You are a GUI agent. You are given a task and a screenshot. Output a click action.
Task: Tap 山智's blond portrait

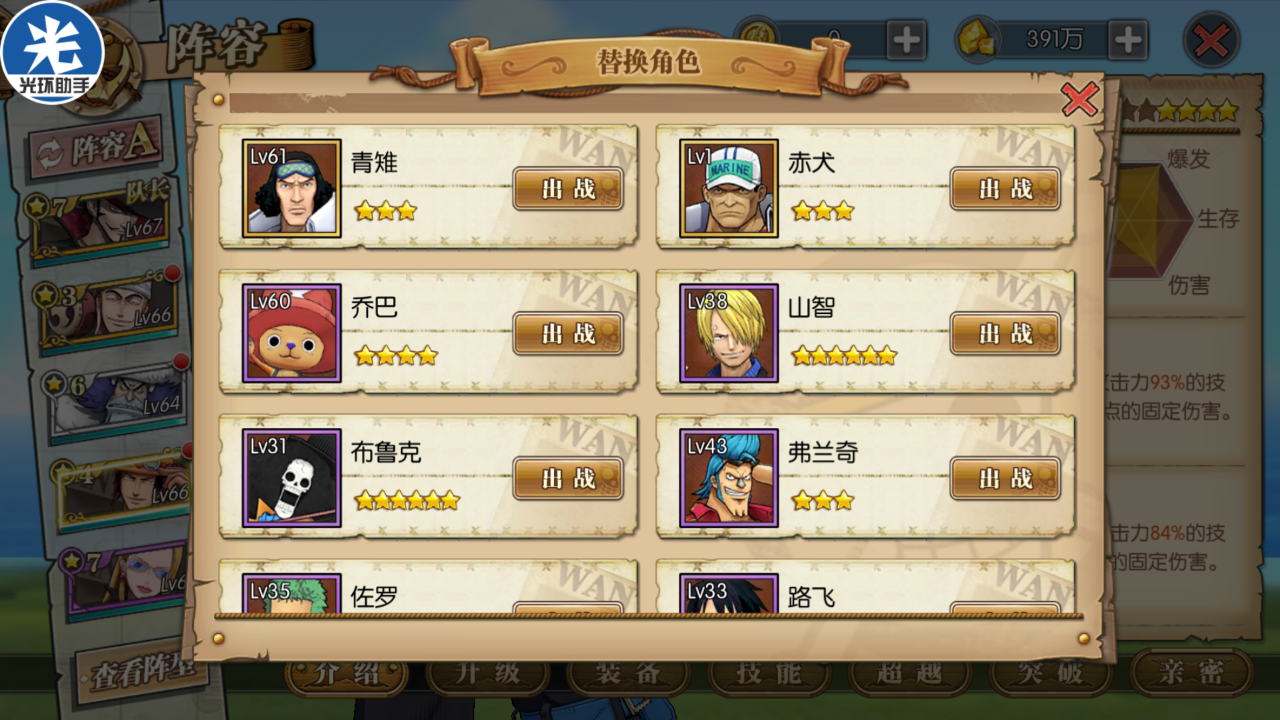point(729,333)
